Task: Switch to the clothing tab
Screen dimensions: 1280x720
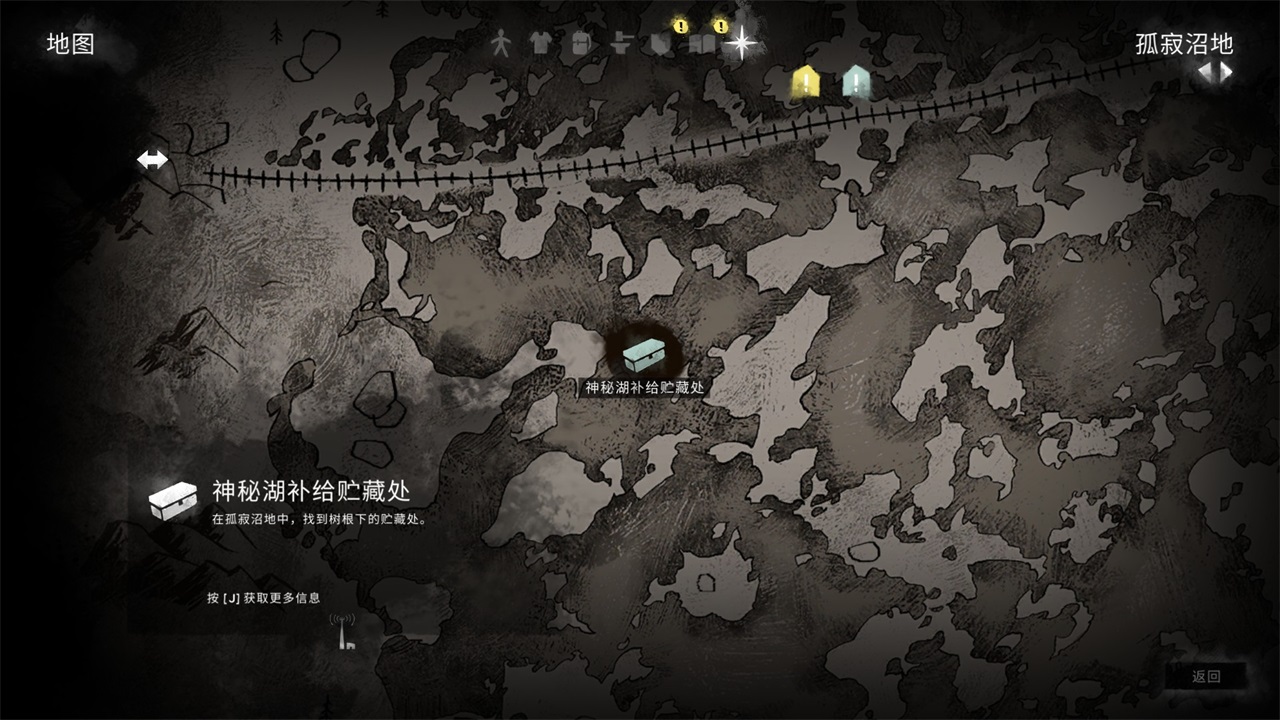Action: pyautogui.click(x=540, y=43)
